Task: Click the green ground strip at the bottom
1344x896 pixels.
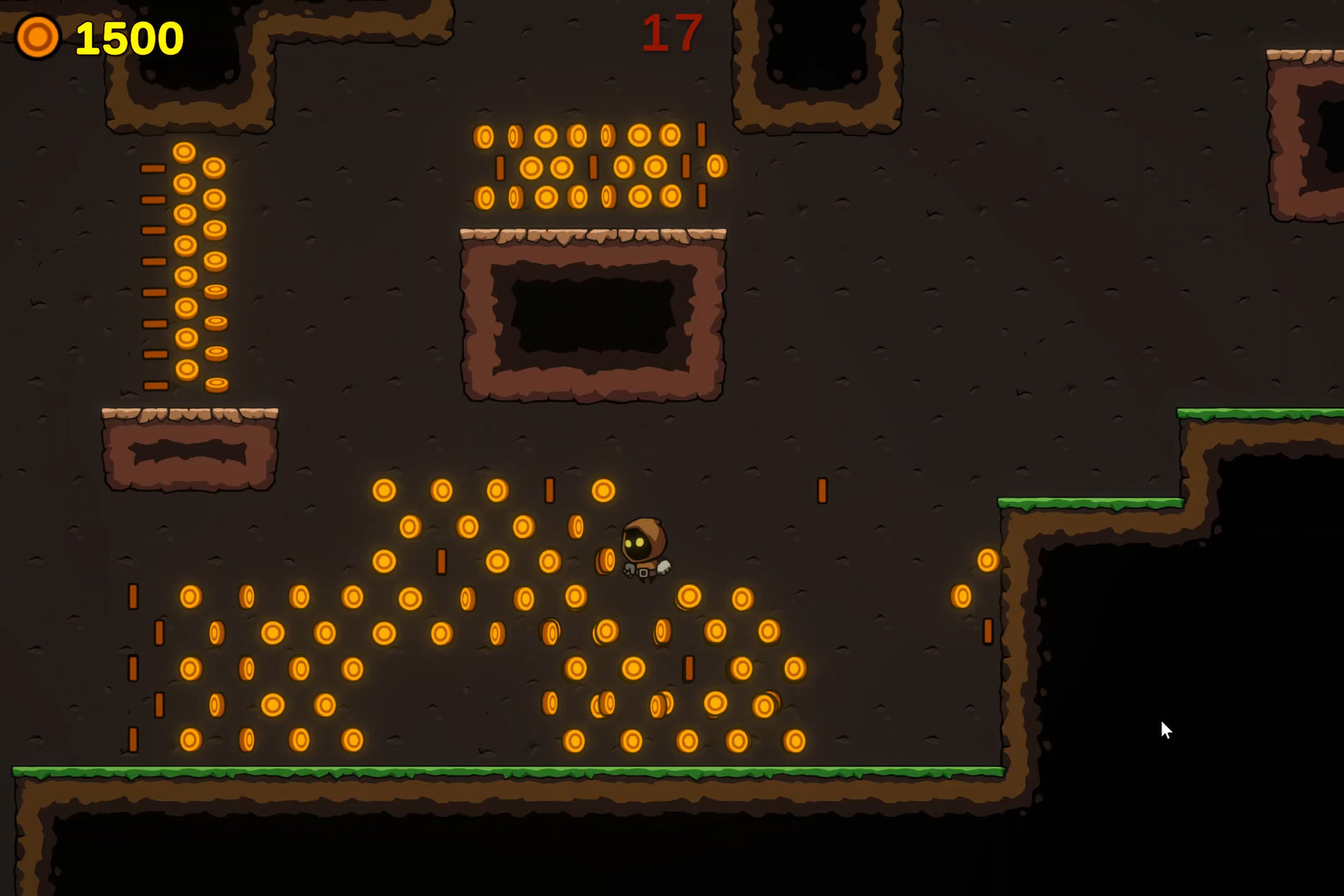Action: [x=498, y=773]
